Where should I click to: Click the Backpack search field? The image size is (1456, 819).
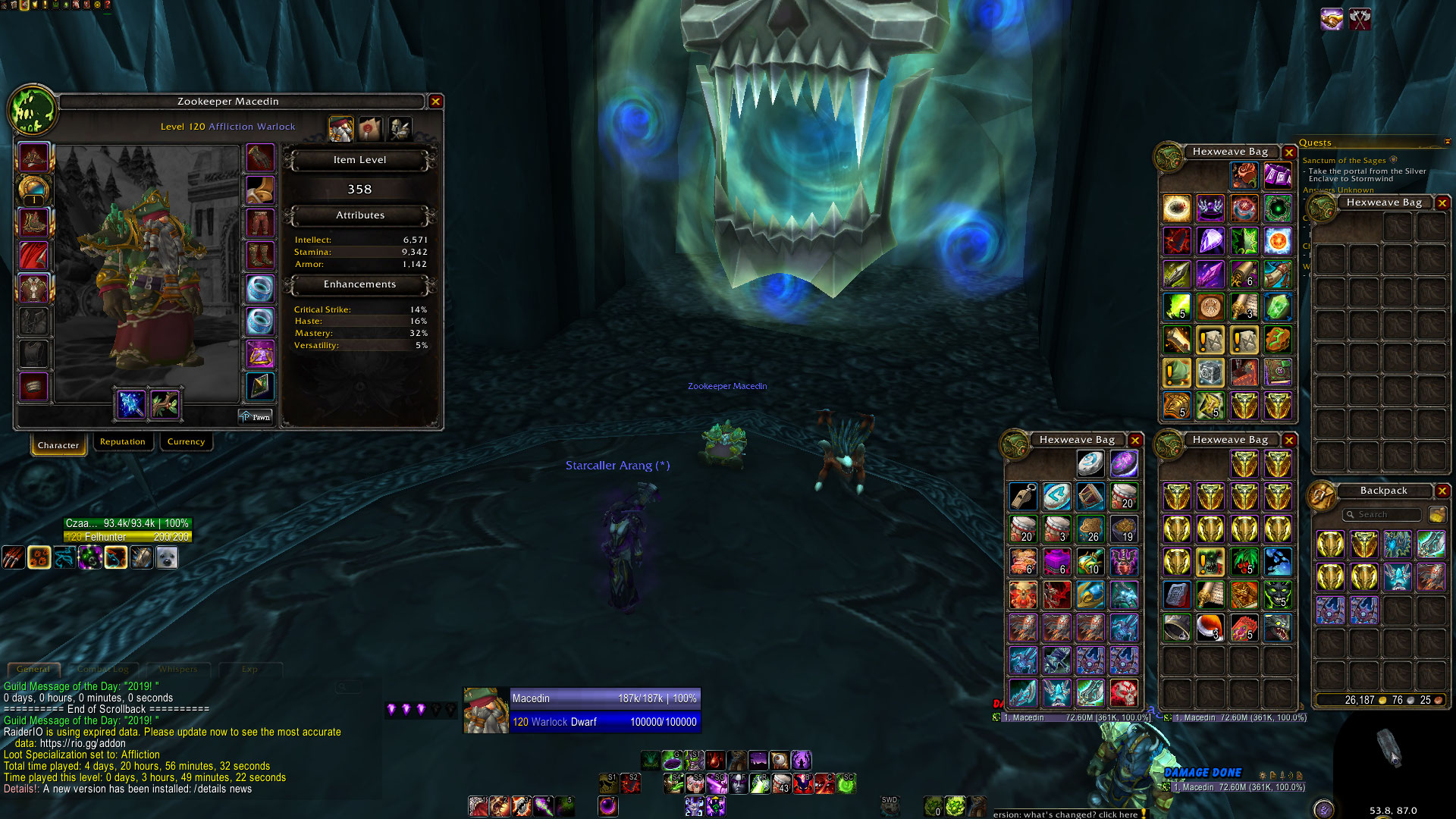[x=1382, y=515]
